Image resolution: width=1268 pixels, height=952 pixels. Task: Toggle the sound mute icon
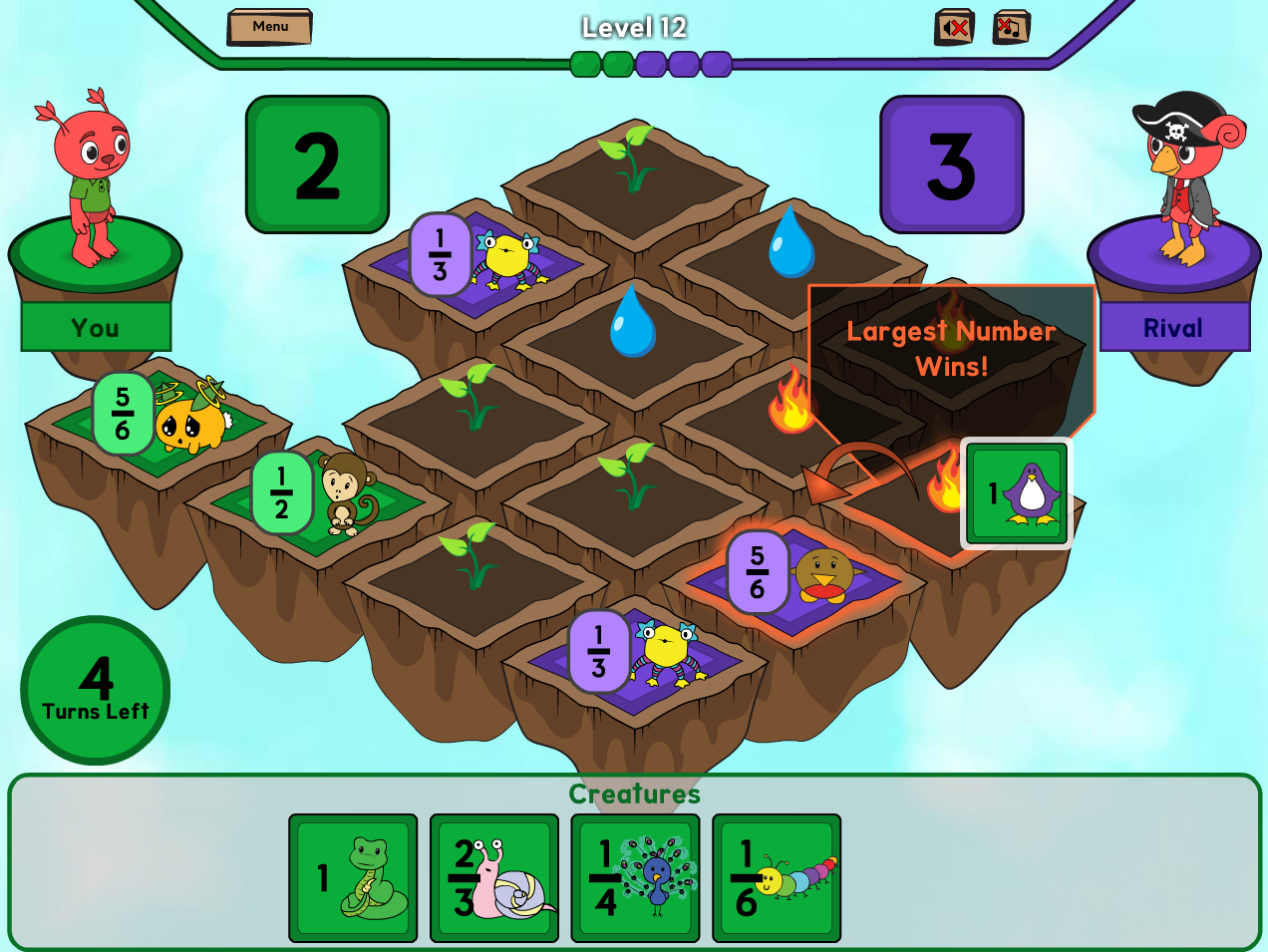[x=954, y=27]
